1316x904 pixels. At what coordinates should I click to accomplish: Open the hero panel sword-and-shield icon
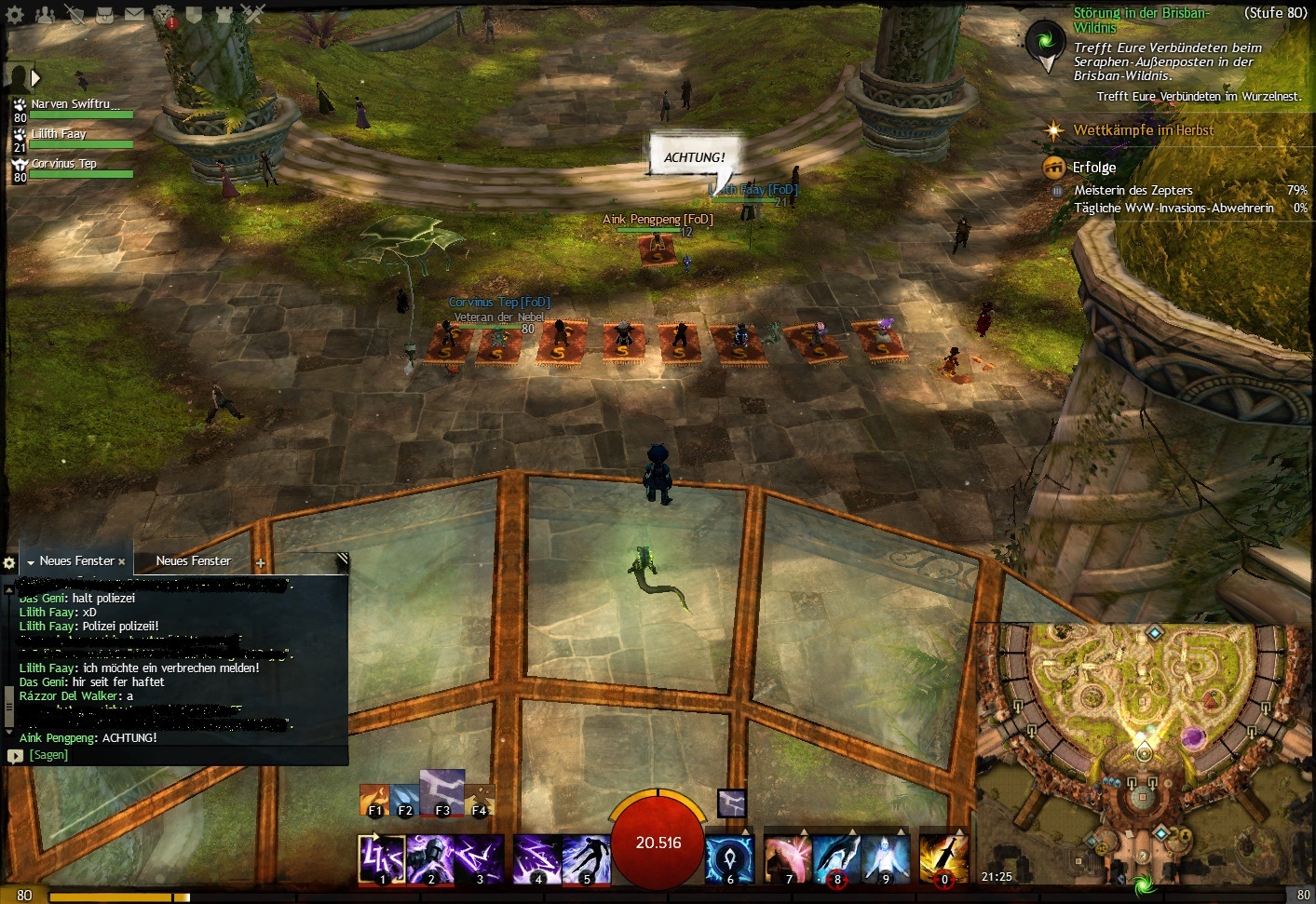(75, 14)
